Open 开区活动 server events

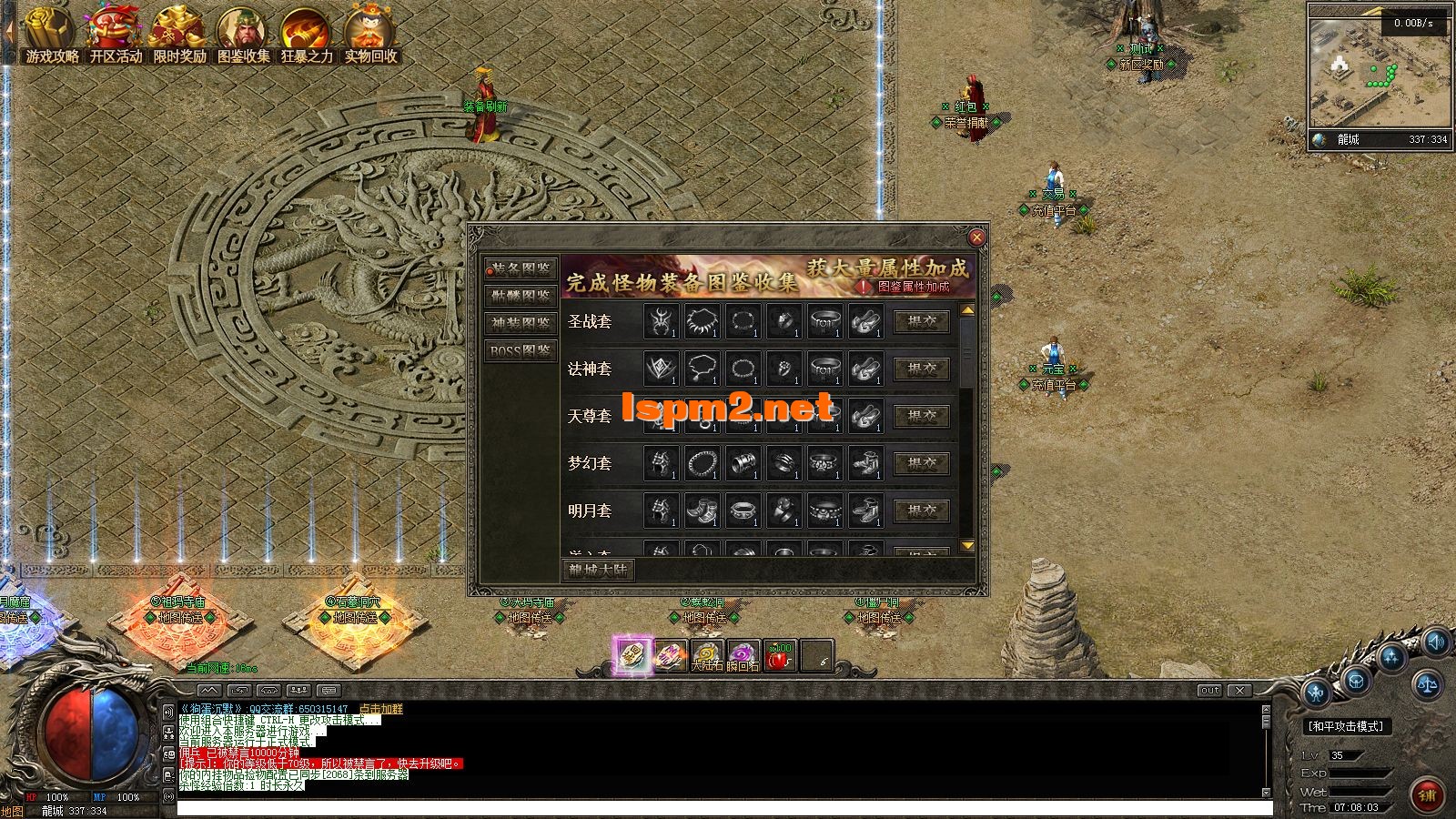point(116,36)
